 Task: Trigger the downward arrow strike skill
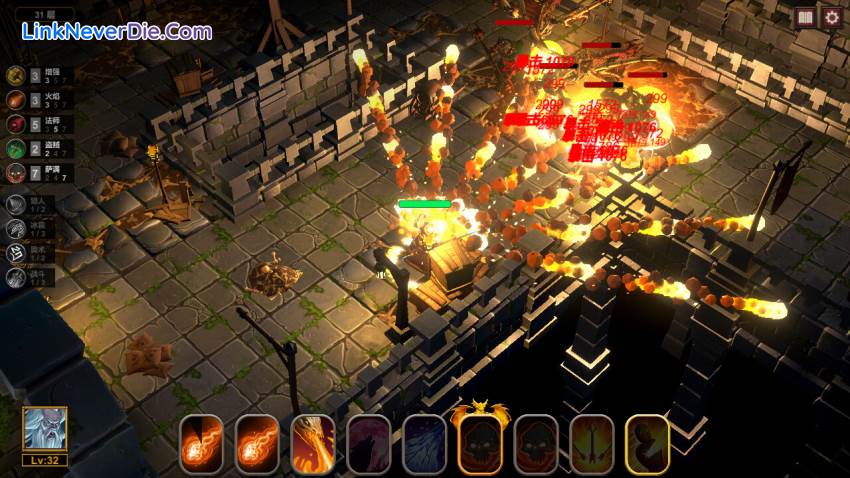click(592, 444)
